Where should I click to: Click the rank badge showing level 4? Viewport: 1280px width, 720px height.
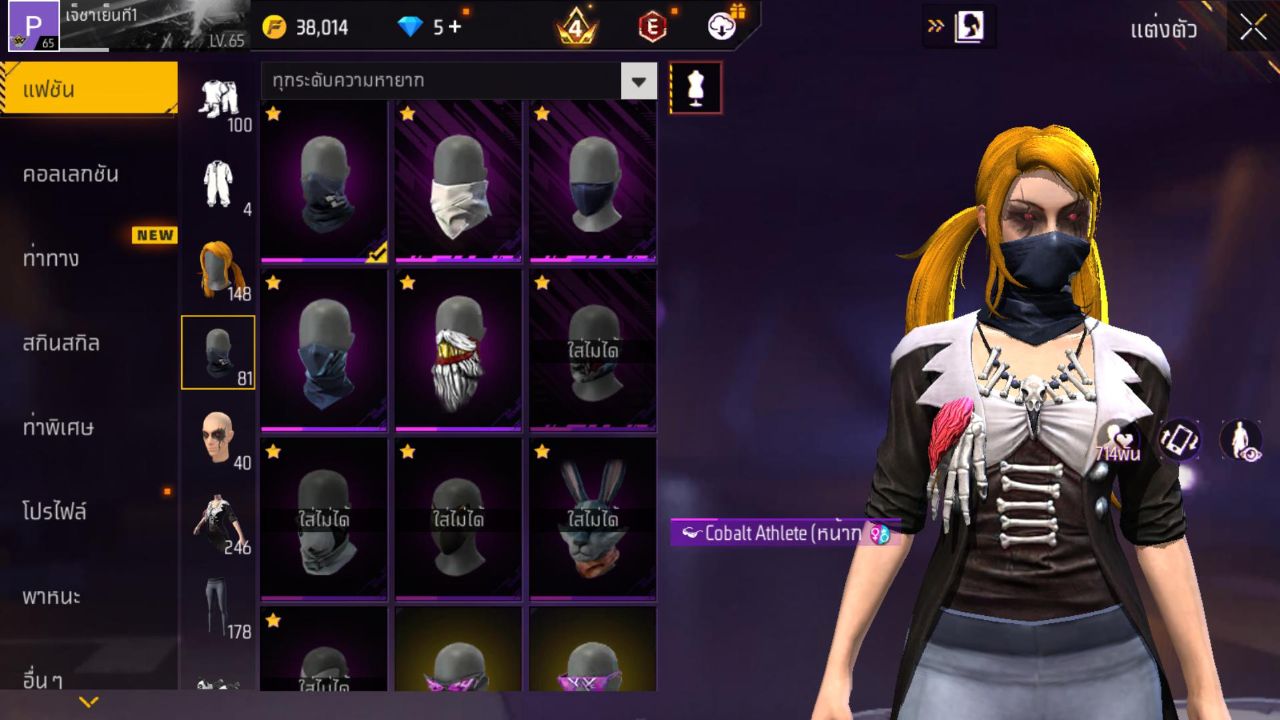click(576, 27)
